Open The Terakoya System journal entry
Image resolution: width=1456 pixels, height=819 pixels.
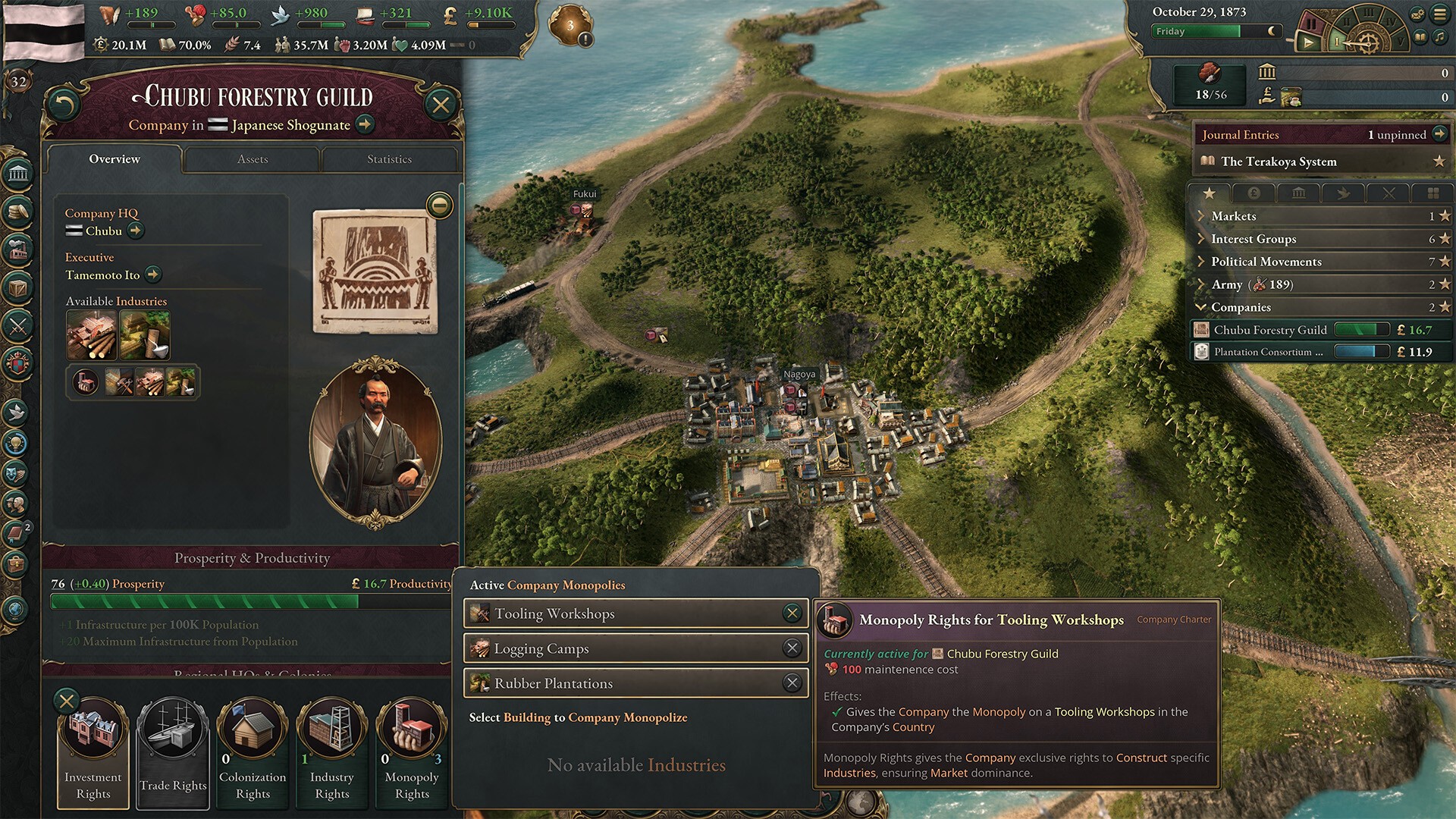(x=1279, y=162)
